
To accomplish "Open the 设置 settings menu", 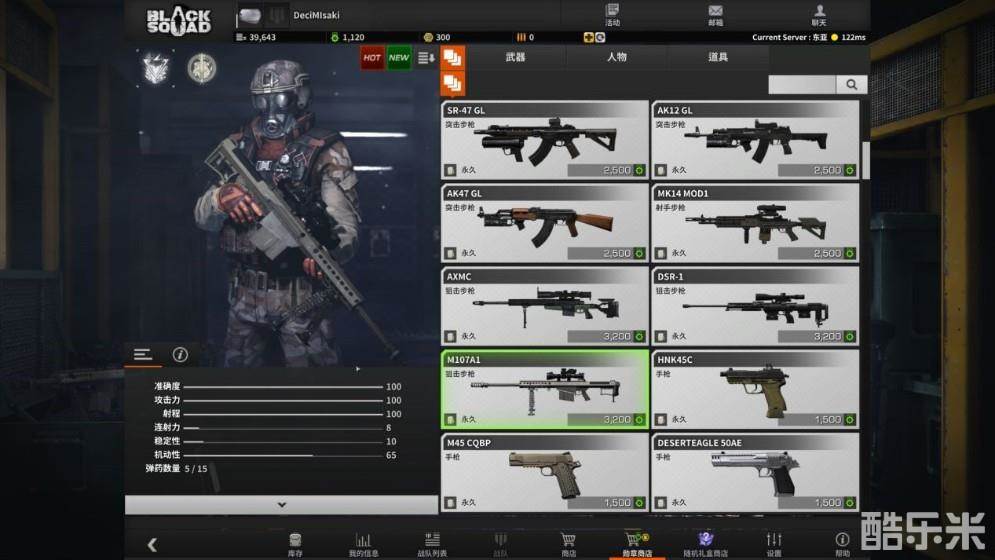I will (x=774, y=543).
